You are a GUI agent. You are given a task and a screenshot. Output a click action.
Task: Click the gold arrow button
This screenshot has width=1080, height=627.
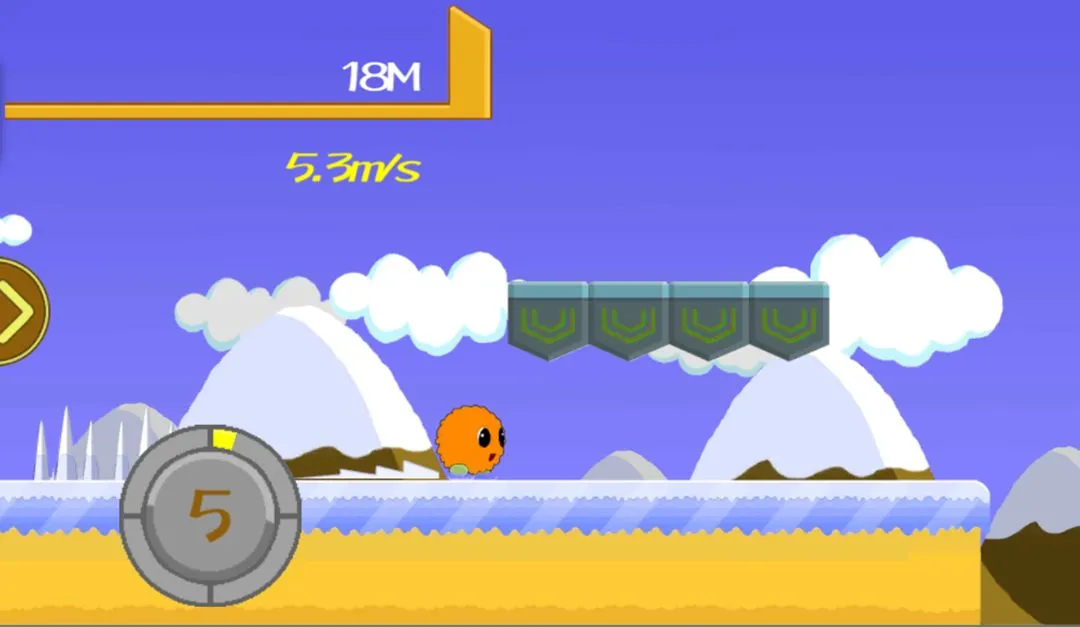coord(19,312)
